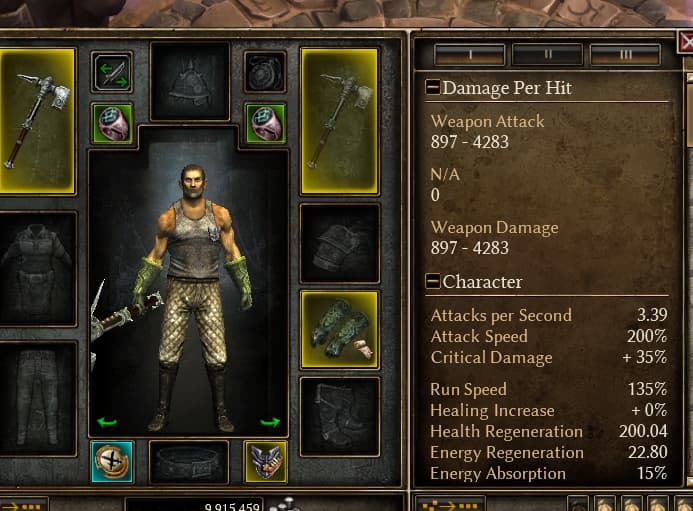Select the empty belt slot

tap(188, 461)
